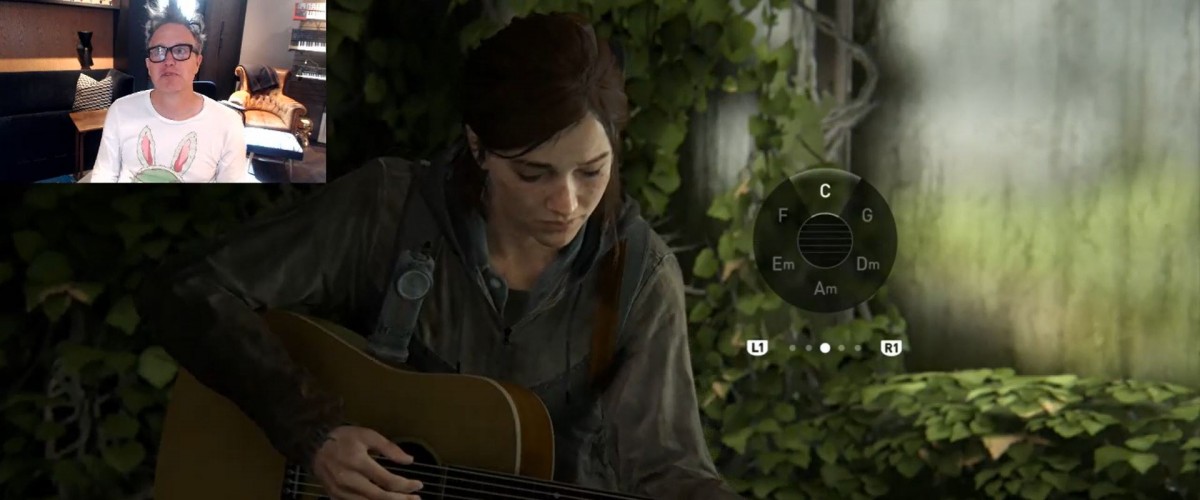
Task: Choose the F chord segment
Action: pos(782,214)
